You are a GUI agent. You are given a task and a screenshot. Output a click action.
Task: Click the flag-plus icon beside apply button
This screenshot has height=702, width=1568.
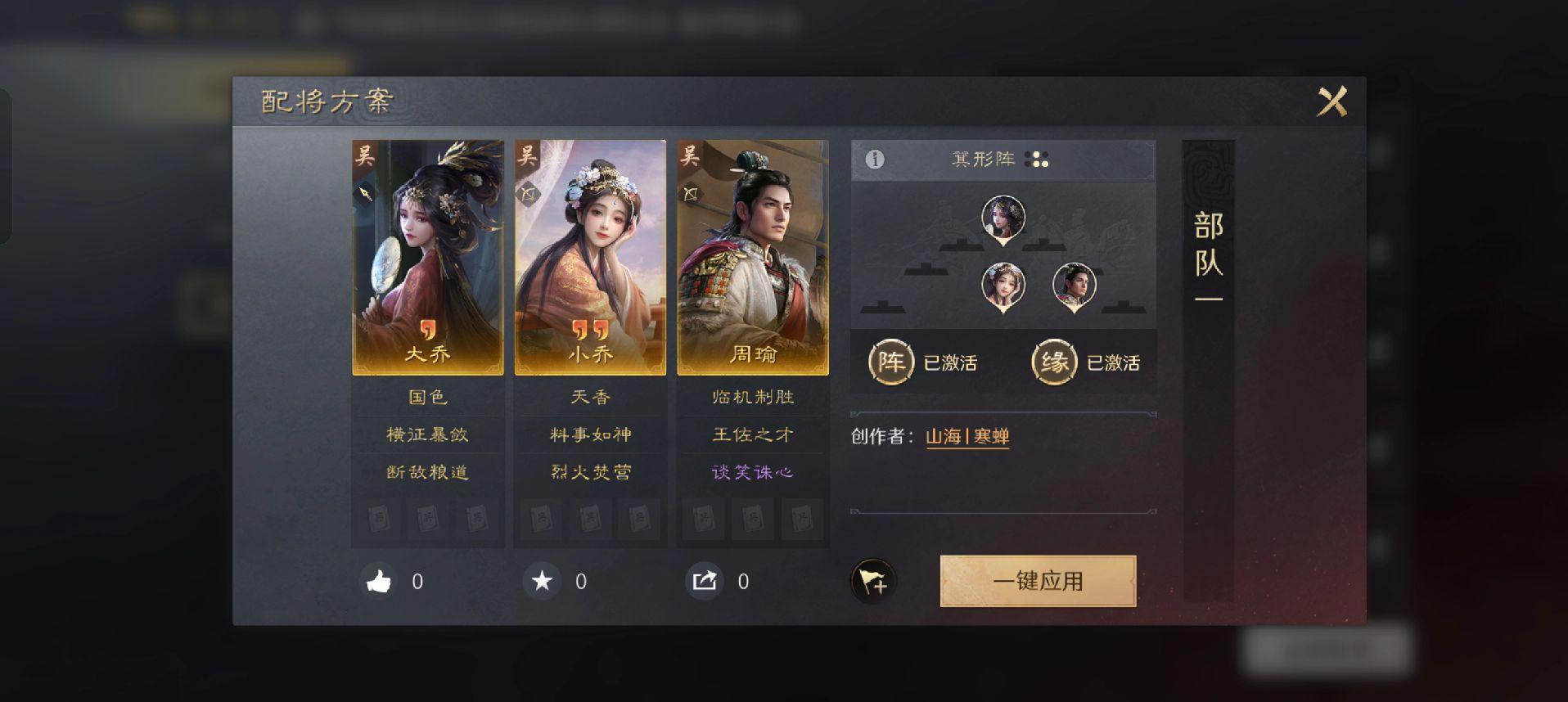(873, 582)
